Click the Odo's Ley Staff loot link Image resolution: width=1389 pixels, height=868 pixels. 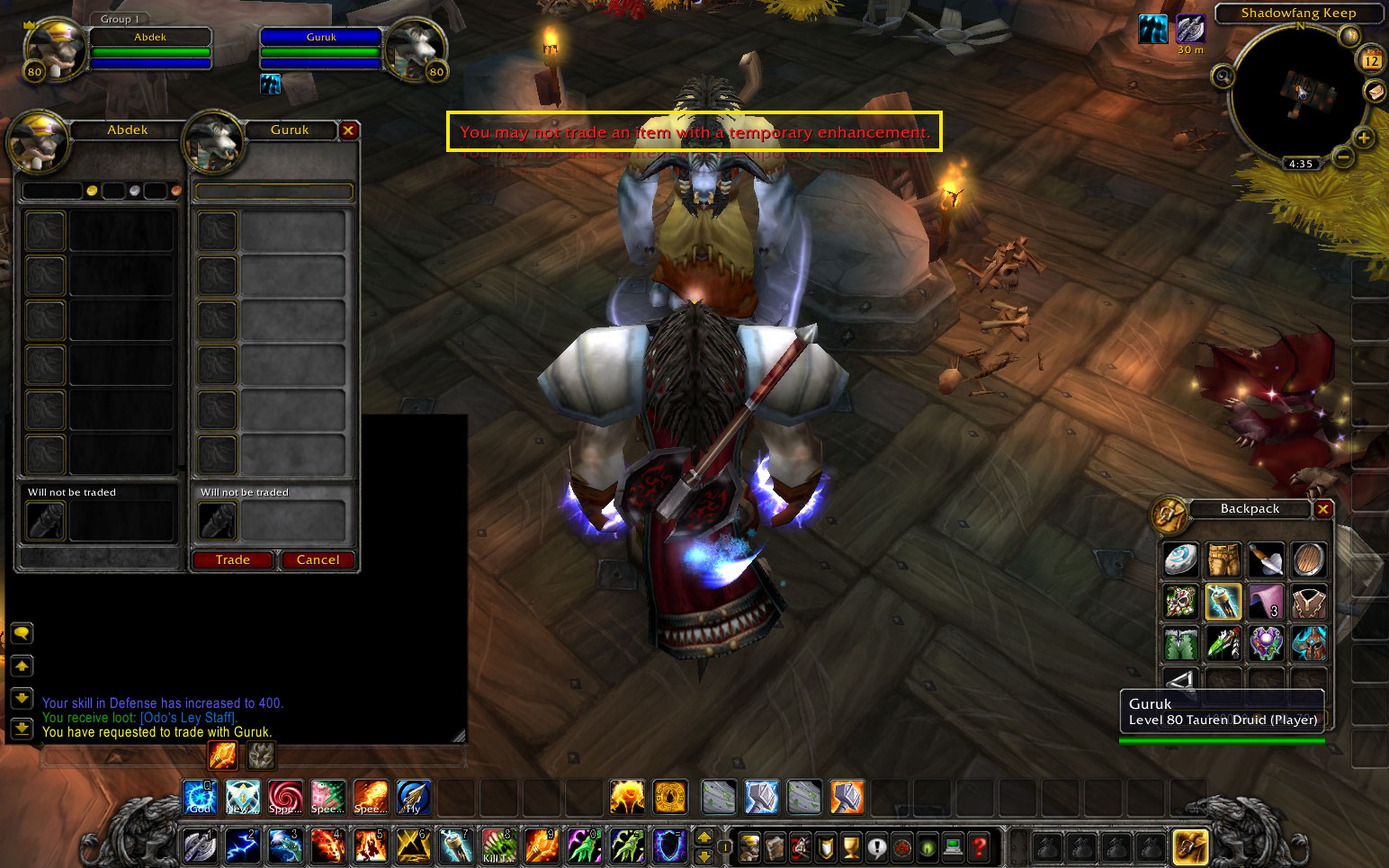click(186, 718)
